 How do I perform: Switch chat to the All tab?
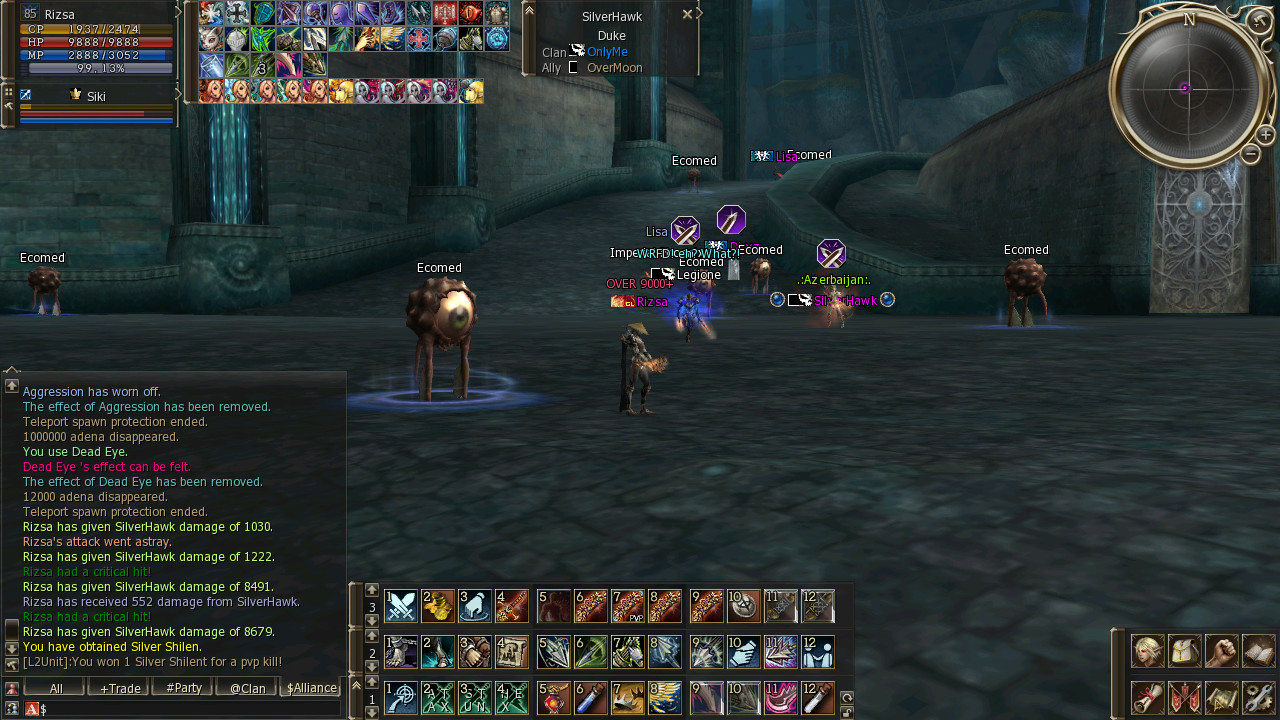tap(55, 688)
